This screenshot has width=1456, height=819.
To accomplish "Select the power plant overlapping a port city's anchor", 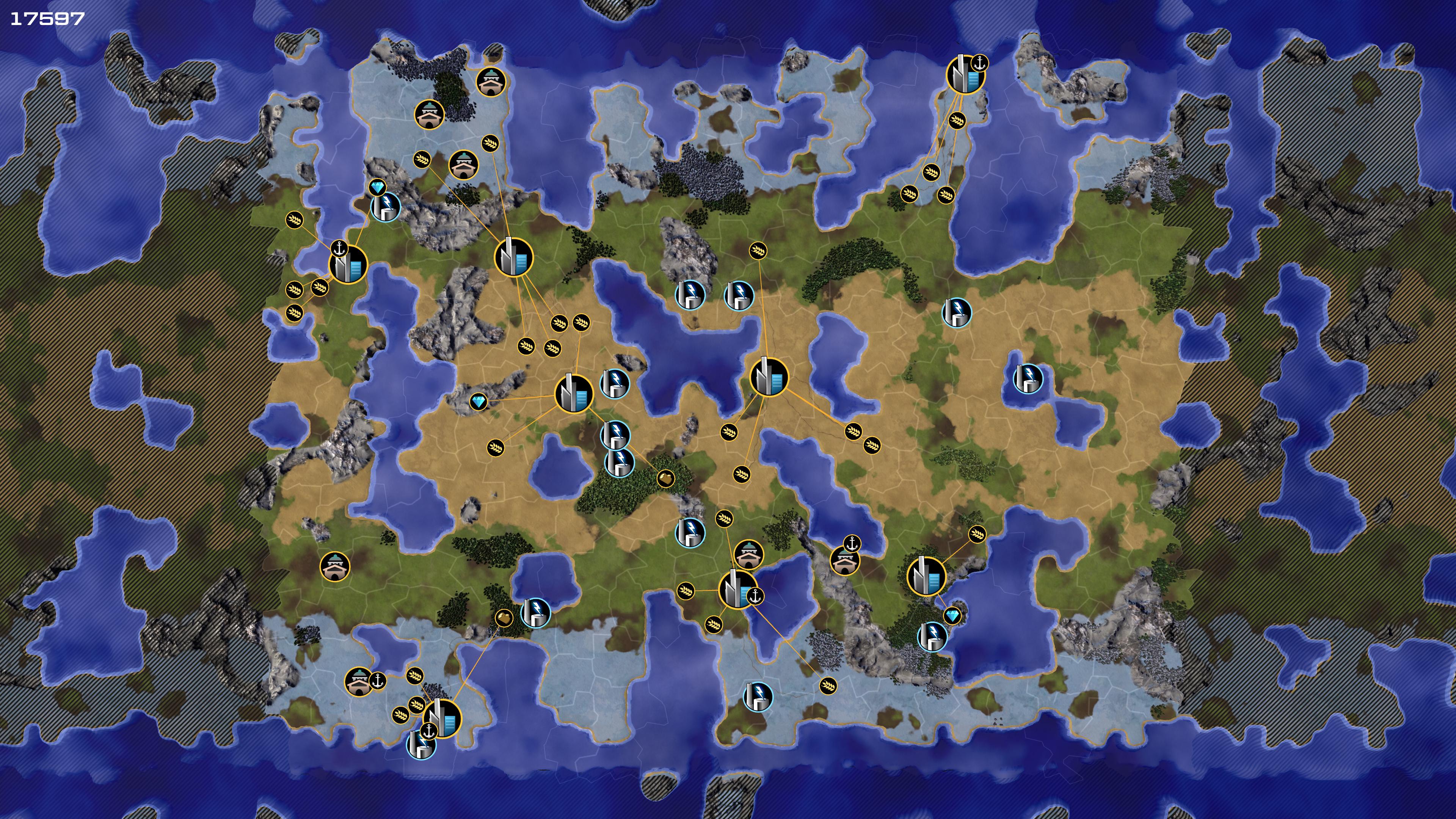I will 420,744.
